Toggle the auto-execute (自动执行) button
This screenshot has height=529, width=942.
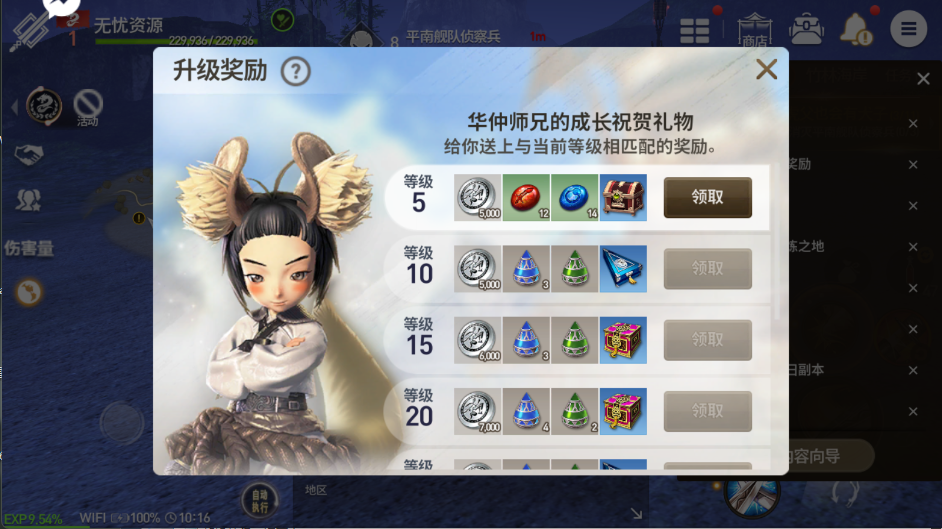260,499
